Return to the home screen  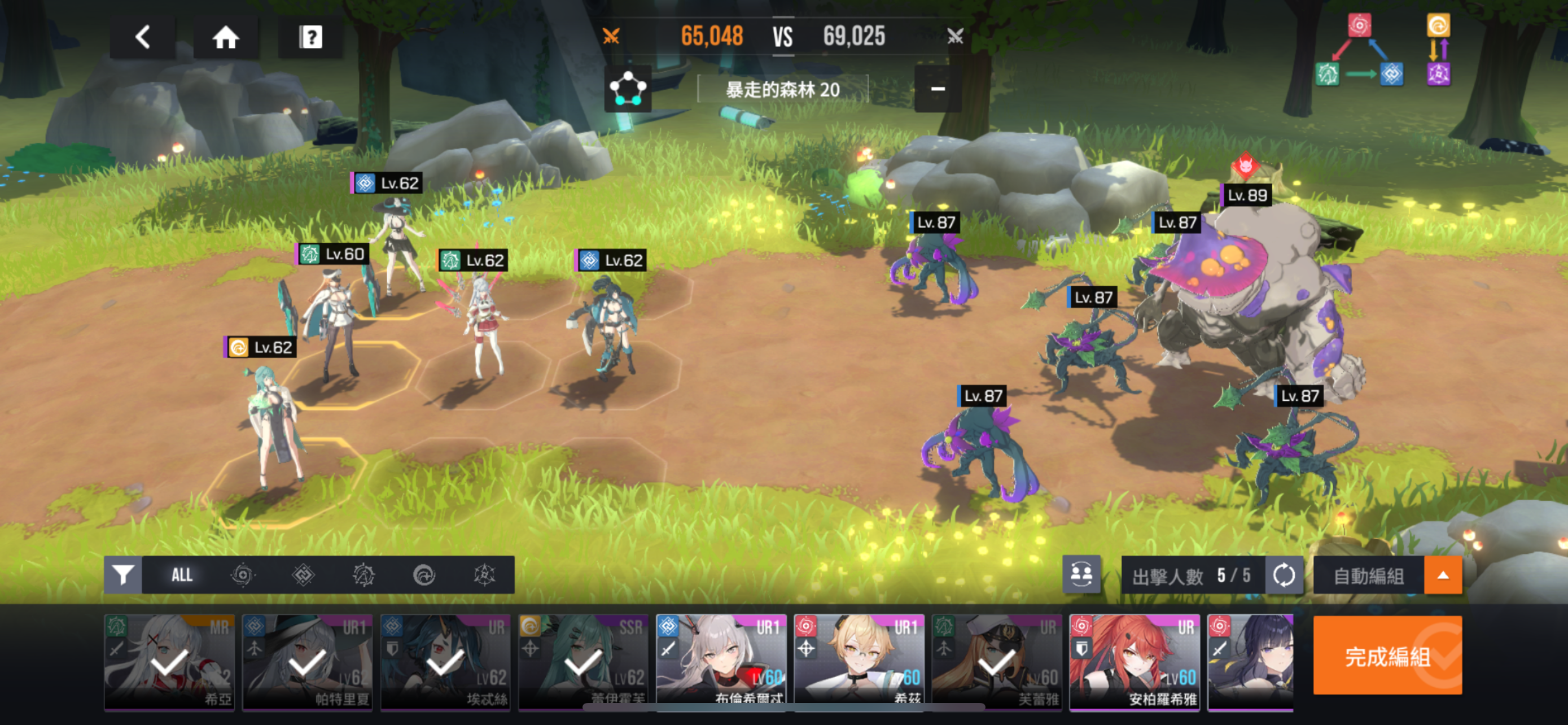[225, 37]
